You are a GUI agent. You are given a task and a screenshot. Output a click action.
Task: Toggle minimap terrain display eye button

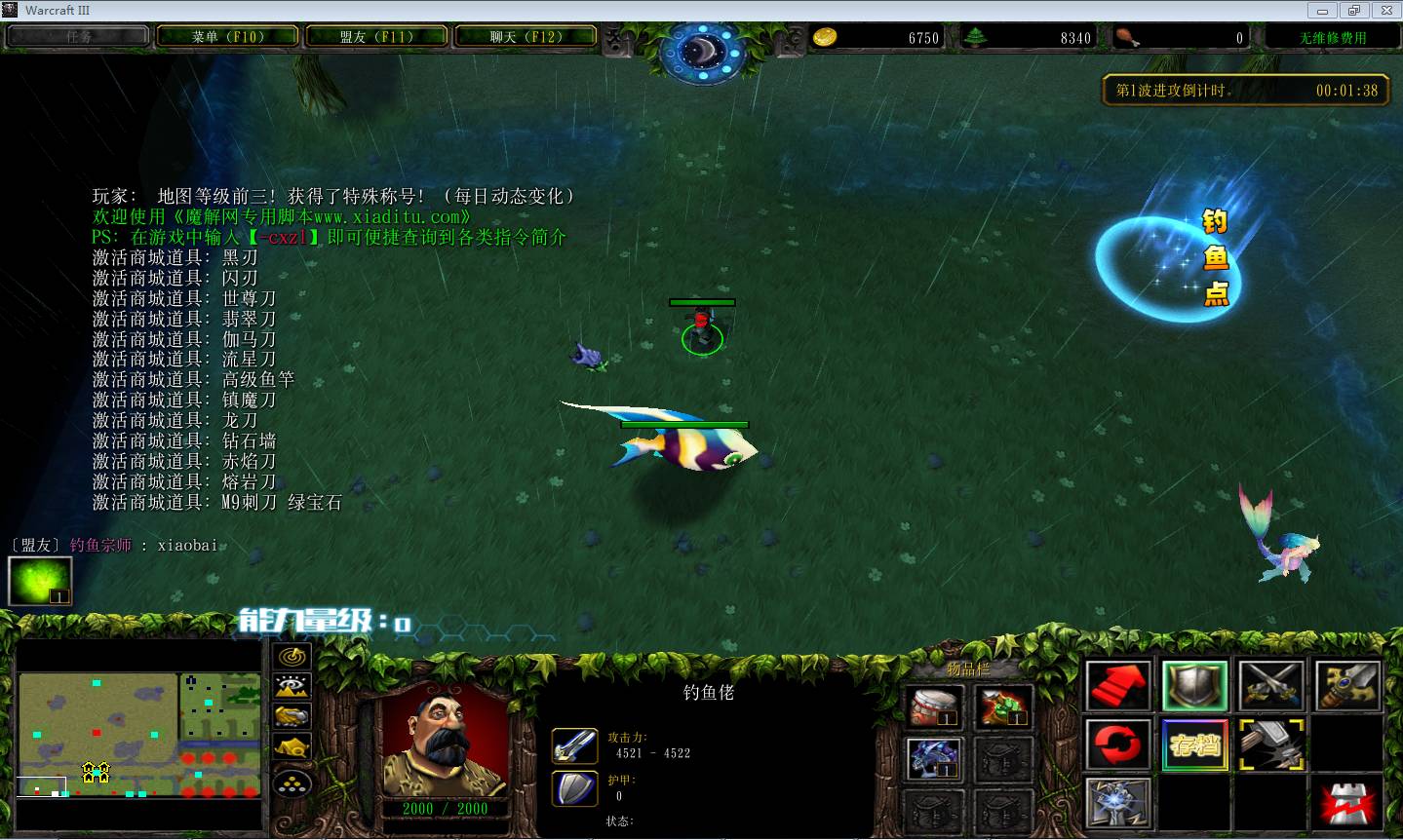[x=292, y=687]
